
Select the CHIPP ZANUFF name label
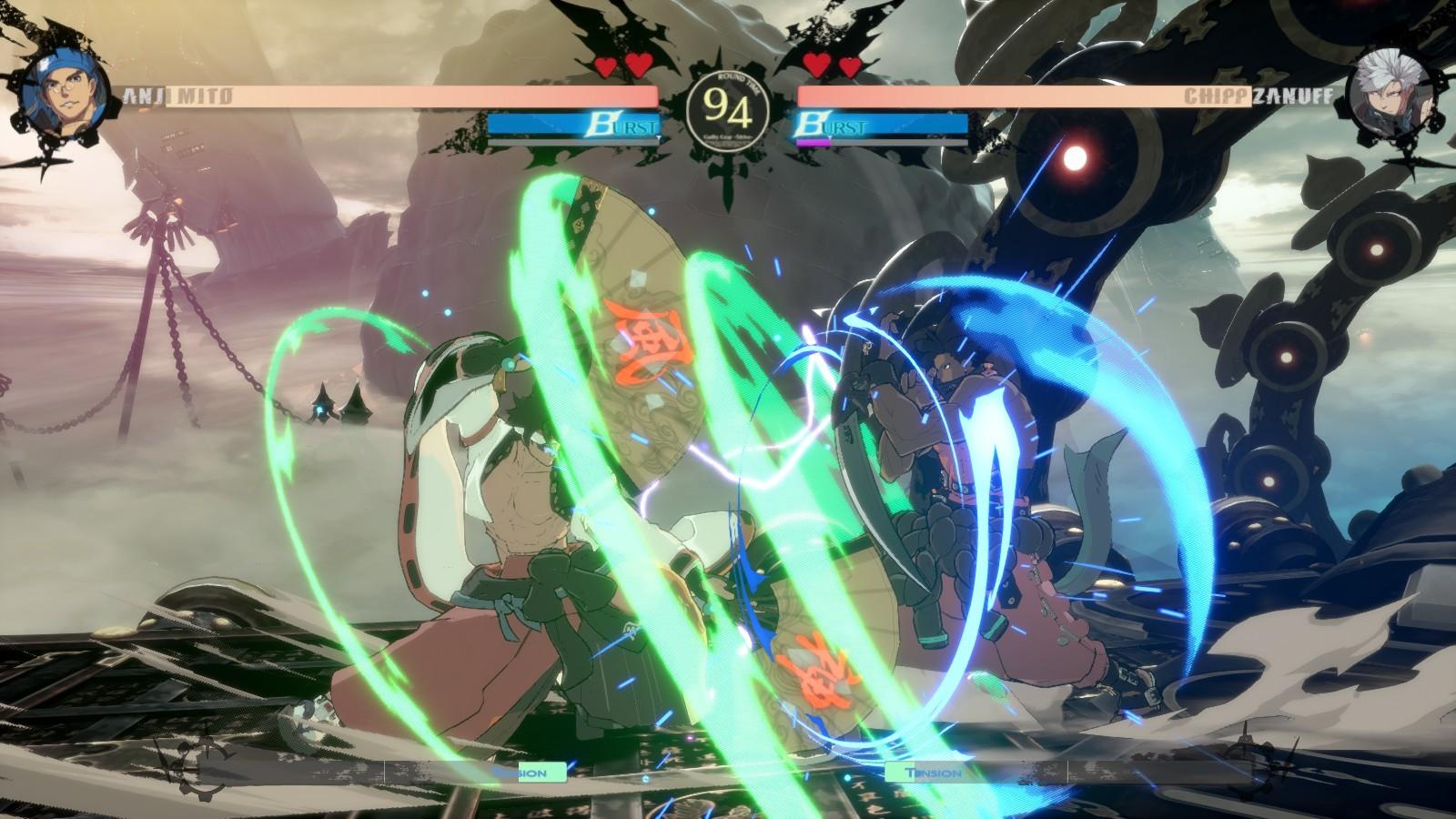[x=1258, y=92]
